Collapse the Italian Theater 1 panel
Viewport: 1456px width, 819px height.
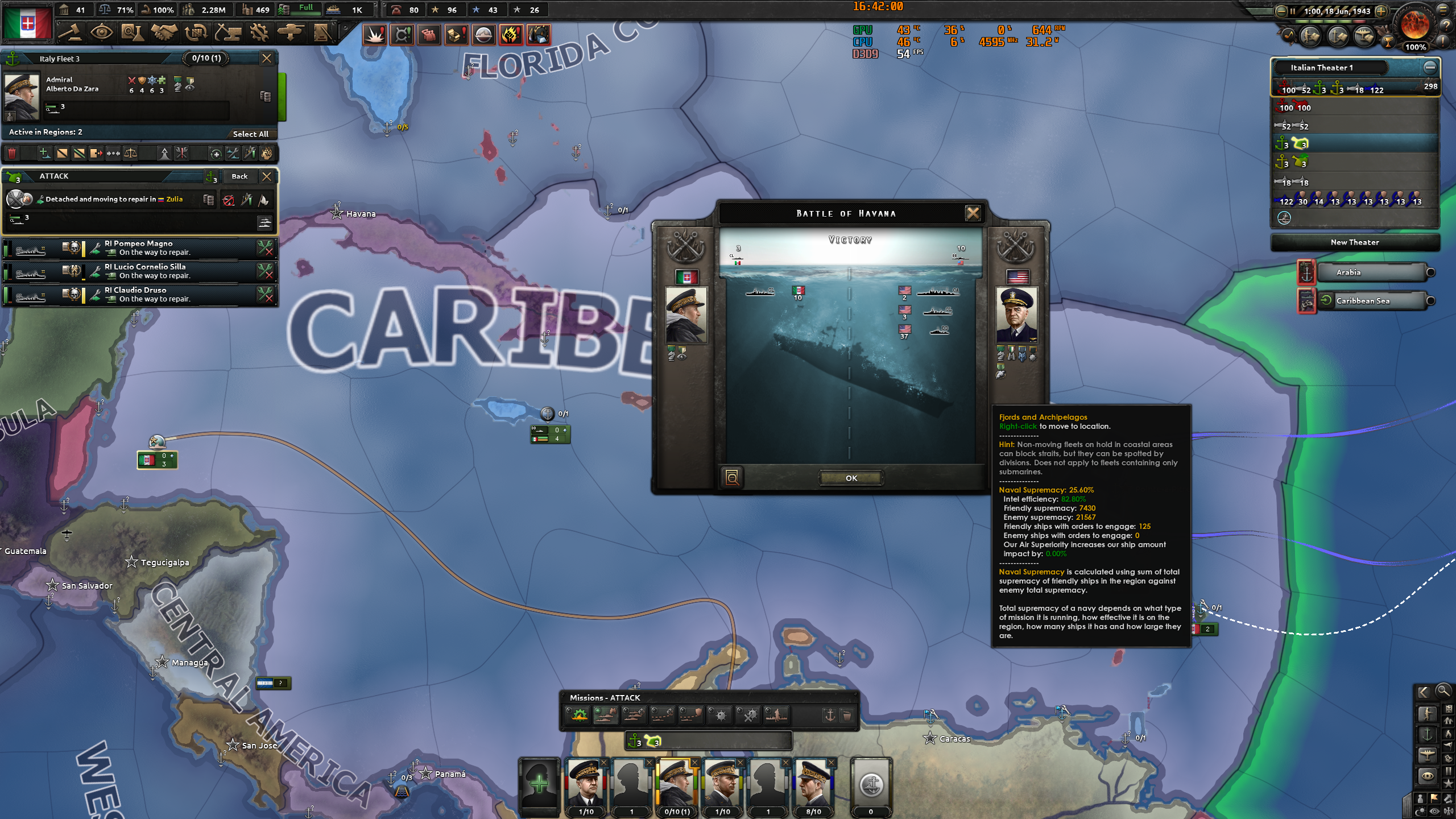(1432, 67)
